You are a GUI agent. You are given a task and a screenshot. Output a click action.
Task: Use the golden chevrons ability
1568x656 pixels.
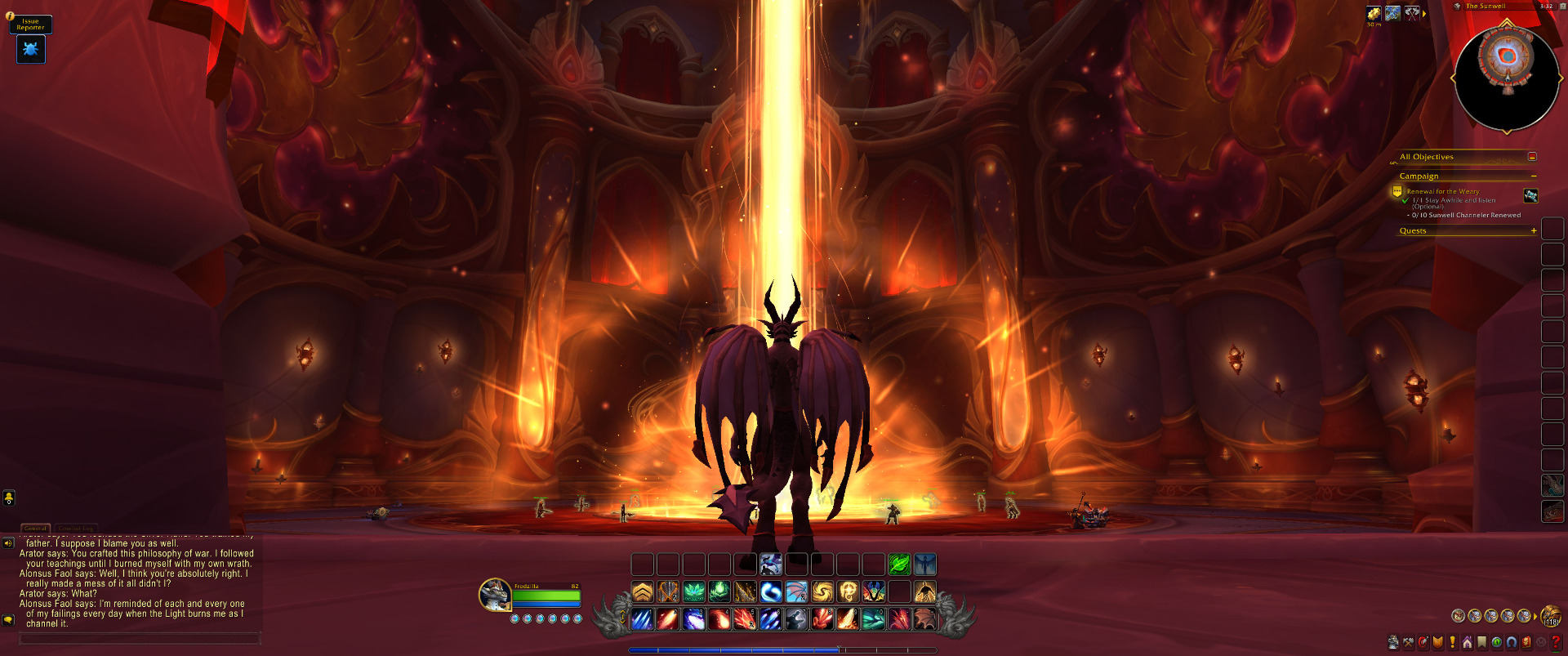pos(643,591)
